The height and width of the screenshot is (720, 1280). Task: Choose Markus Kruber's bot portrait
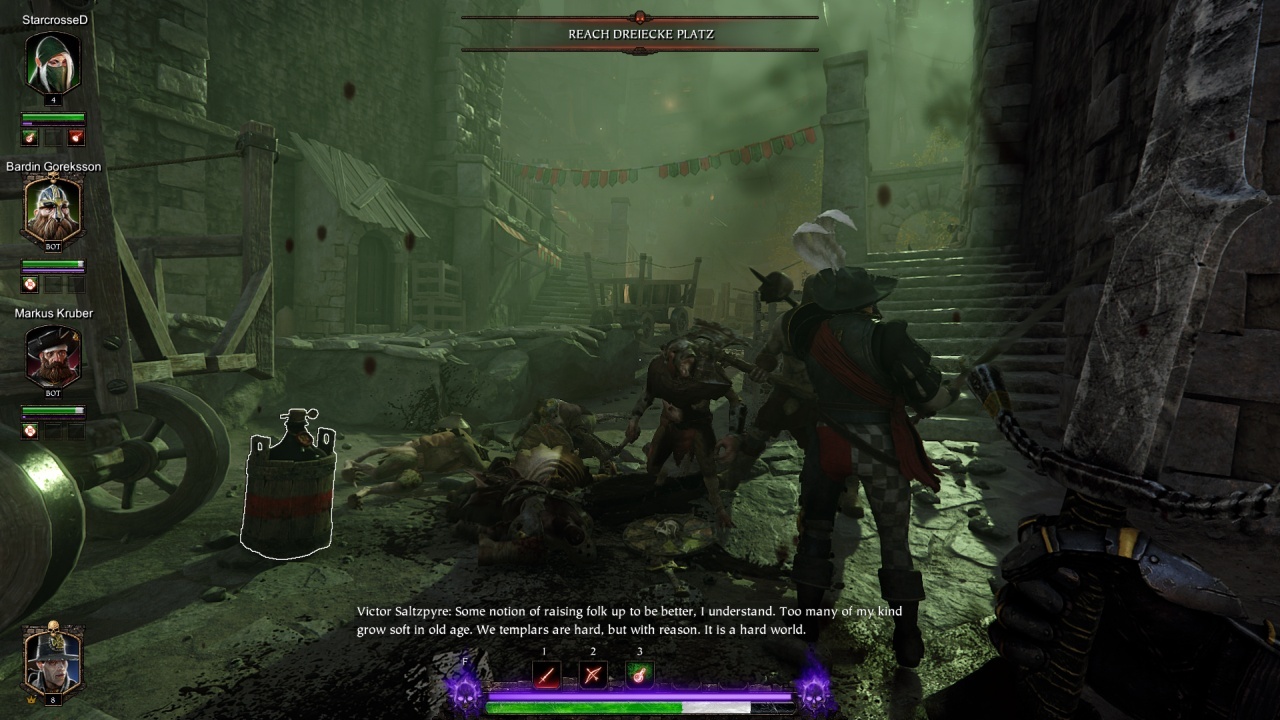click(53, 357)
